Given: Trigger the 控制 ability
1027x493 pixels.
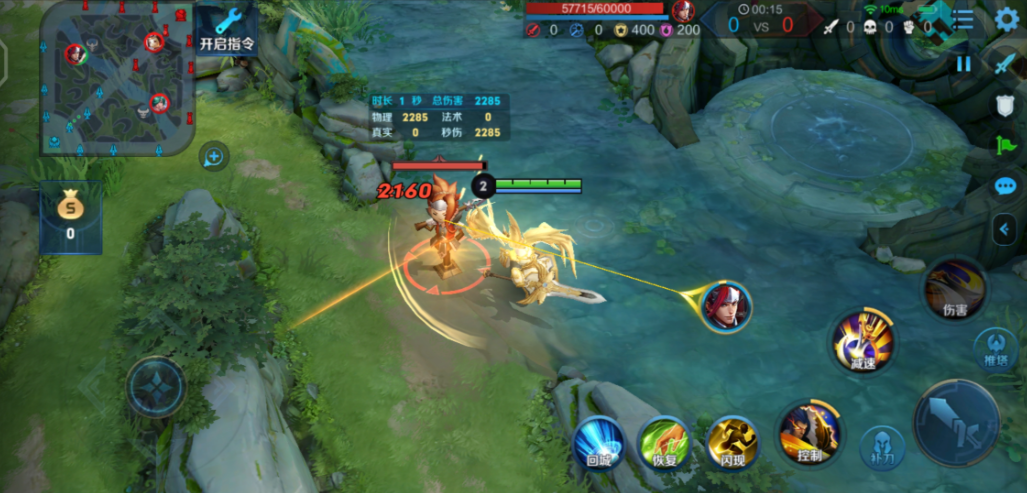Looking at the screenshot, I should point(809,433).
